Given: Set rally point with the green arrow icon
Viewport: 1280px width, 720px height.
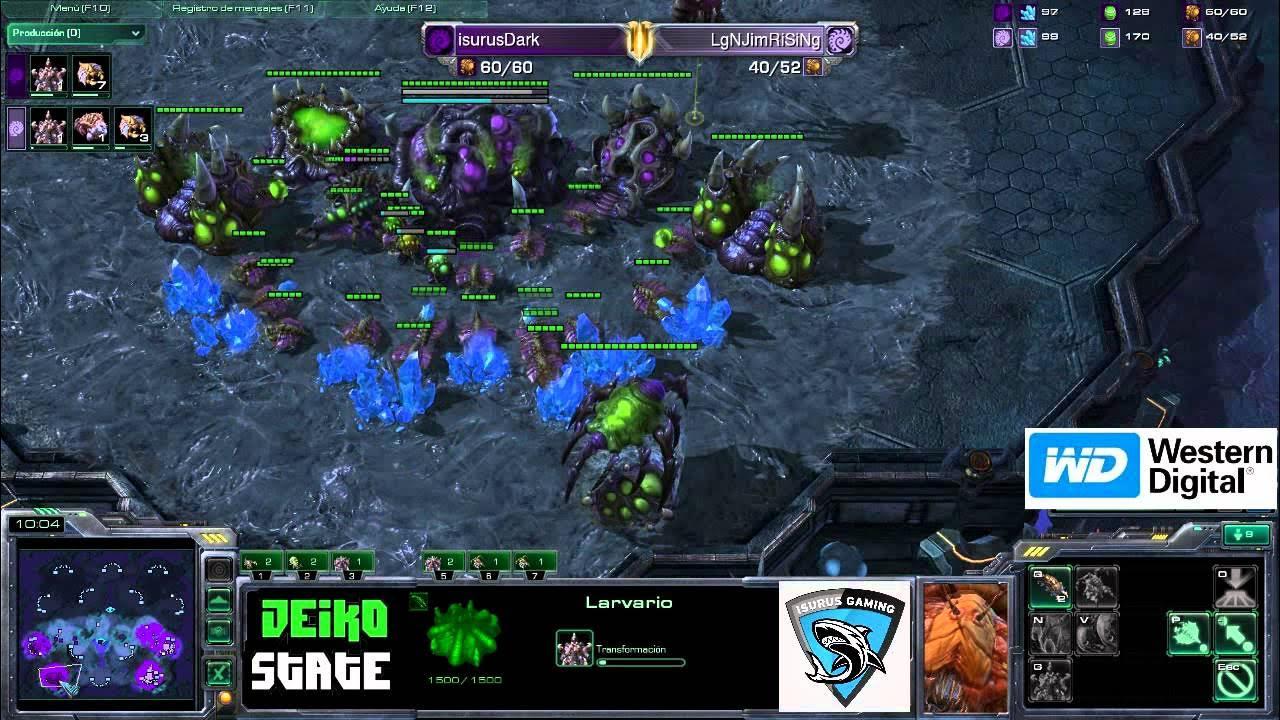Looking at the screenshot, I should point(1236,632).
